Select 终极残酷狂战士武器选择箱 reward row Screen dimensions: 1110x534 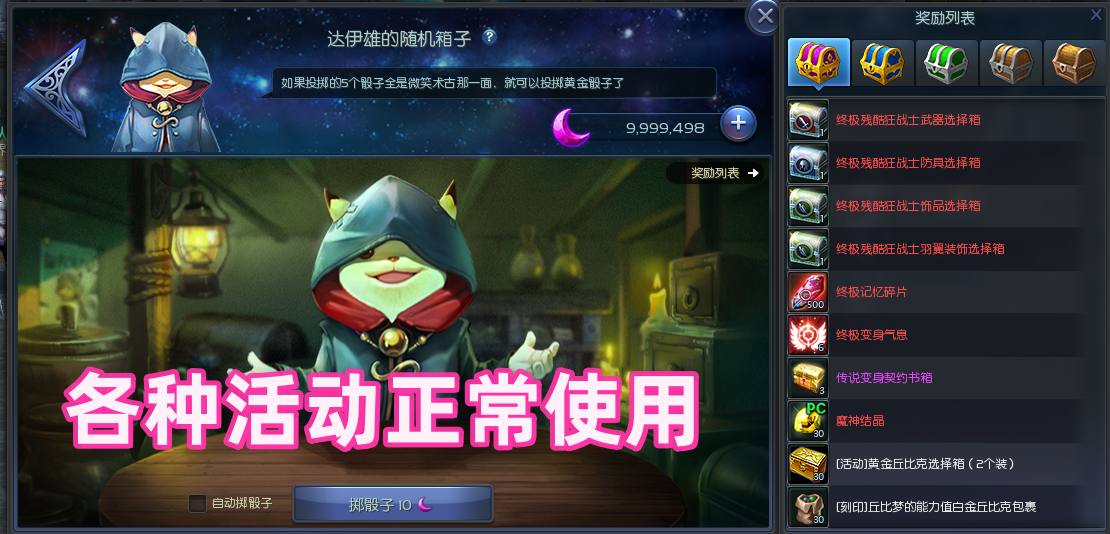point(908,120)
